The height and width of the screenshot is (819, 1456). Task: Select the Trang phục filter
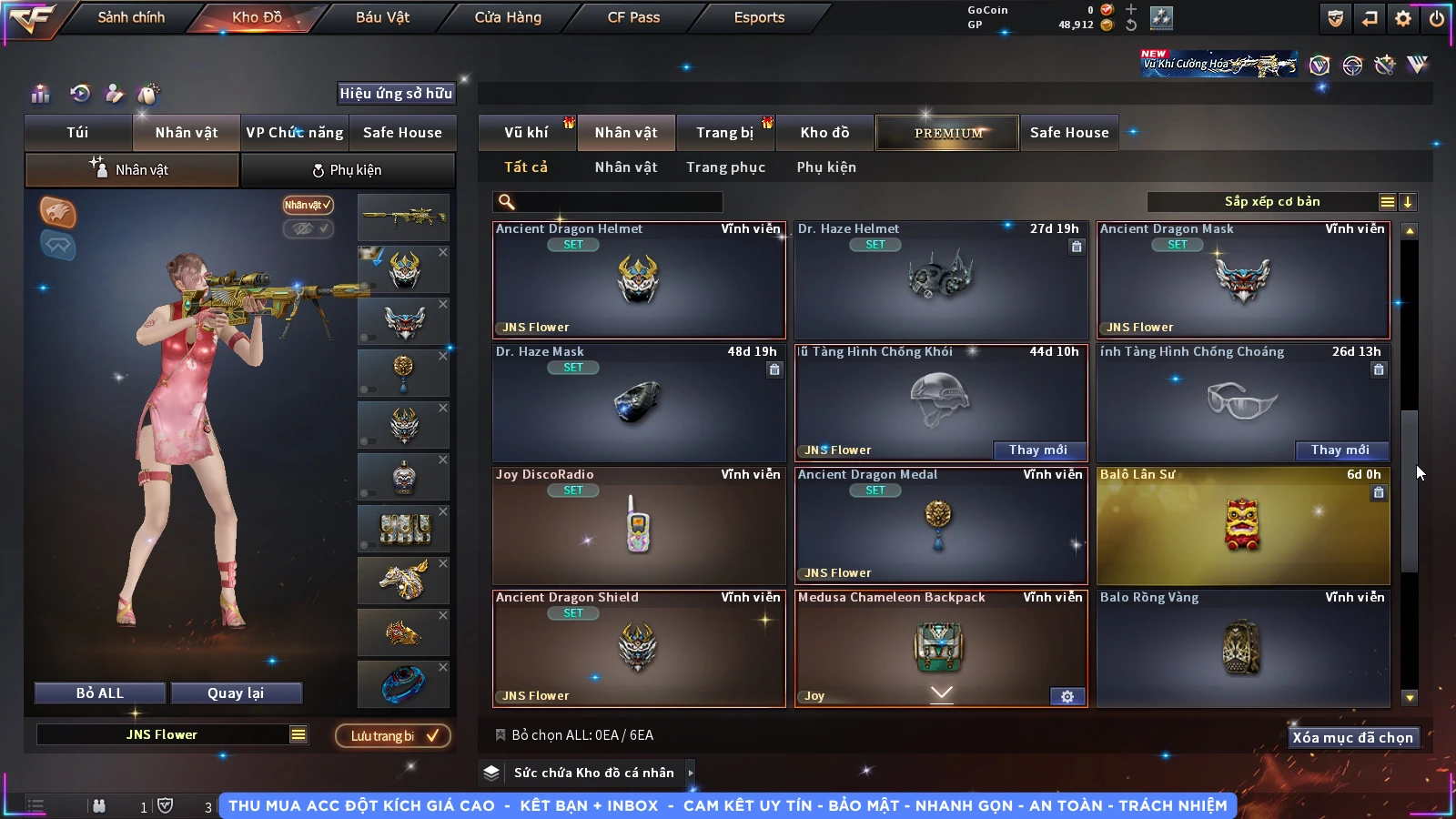(x=725, y=167)
